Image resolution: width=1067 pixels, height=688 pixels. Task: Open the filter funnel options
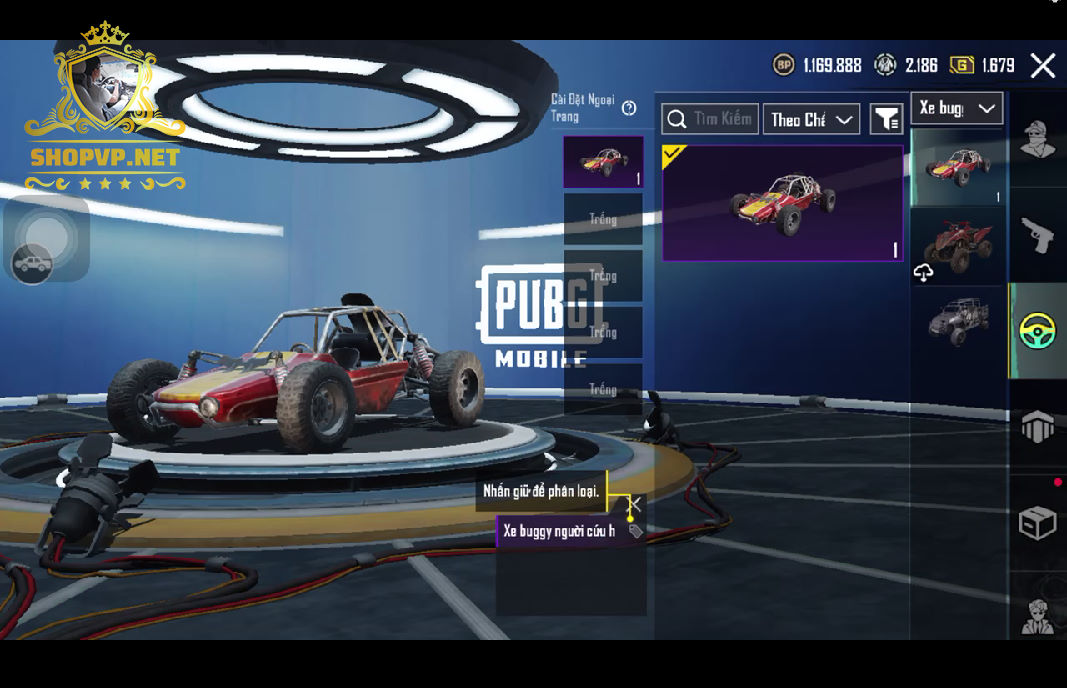click(886, 119)
